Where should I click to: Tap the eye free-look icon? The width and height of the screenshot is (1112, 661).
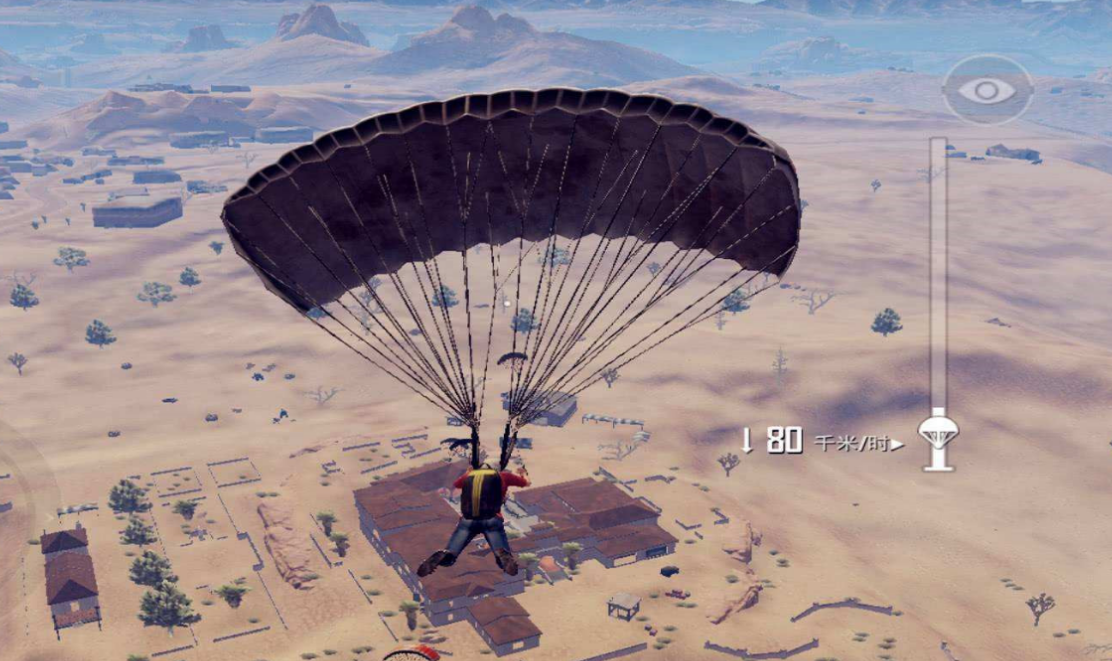[x=987, y=90]
